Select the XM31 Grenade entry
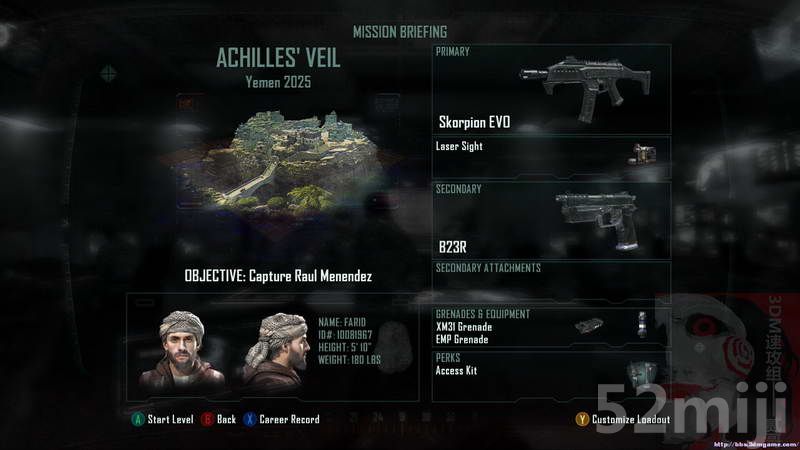The height and width of the screenshot is (450, 800). click(x=465, y=326)
